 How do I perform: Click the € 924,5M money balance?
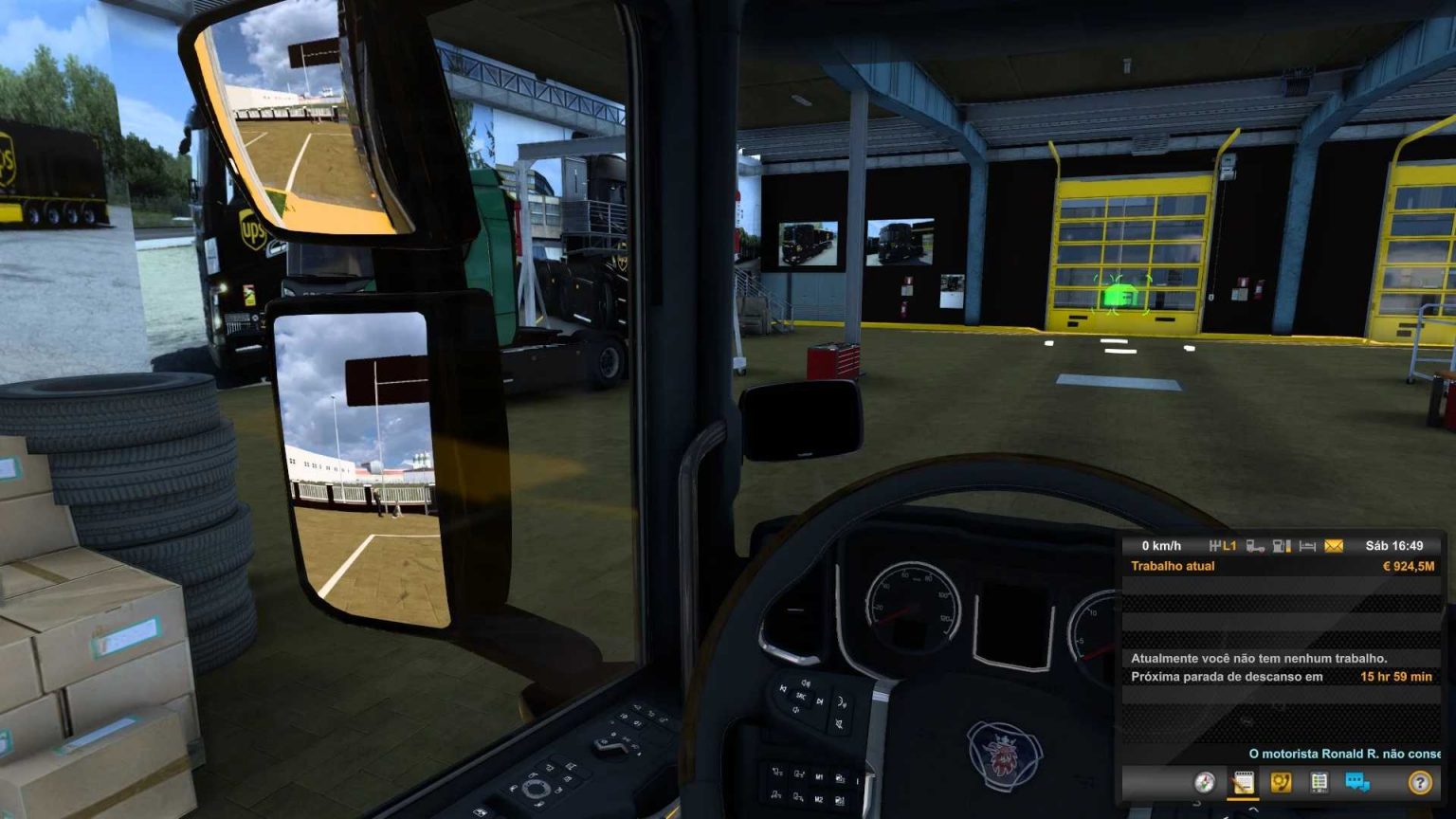click(x=1410, y=565)
